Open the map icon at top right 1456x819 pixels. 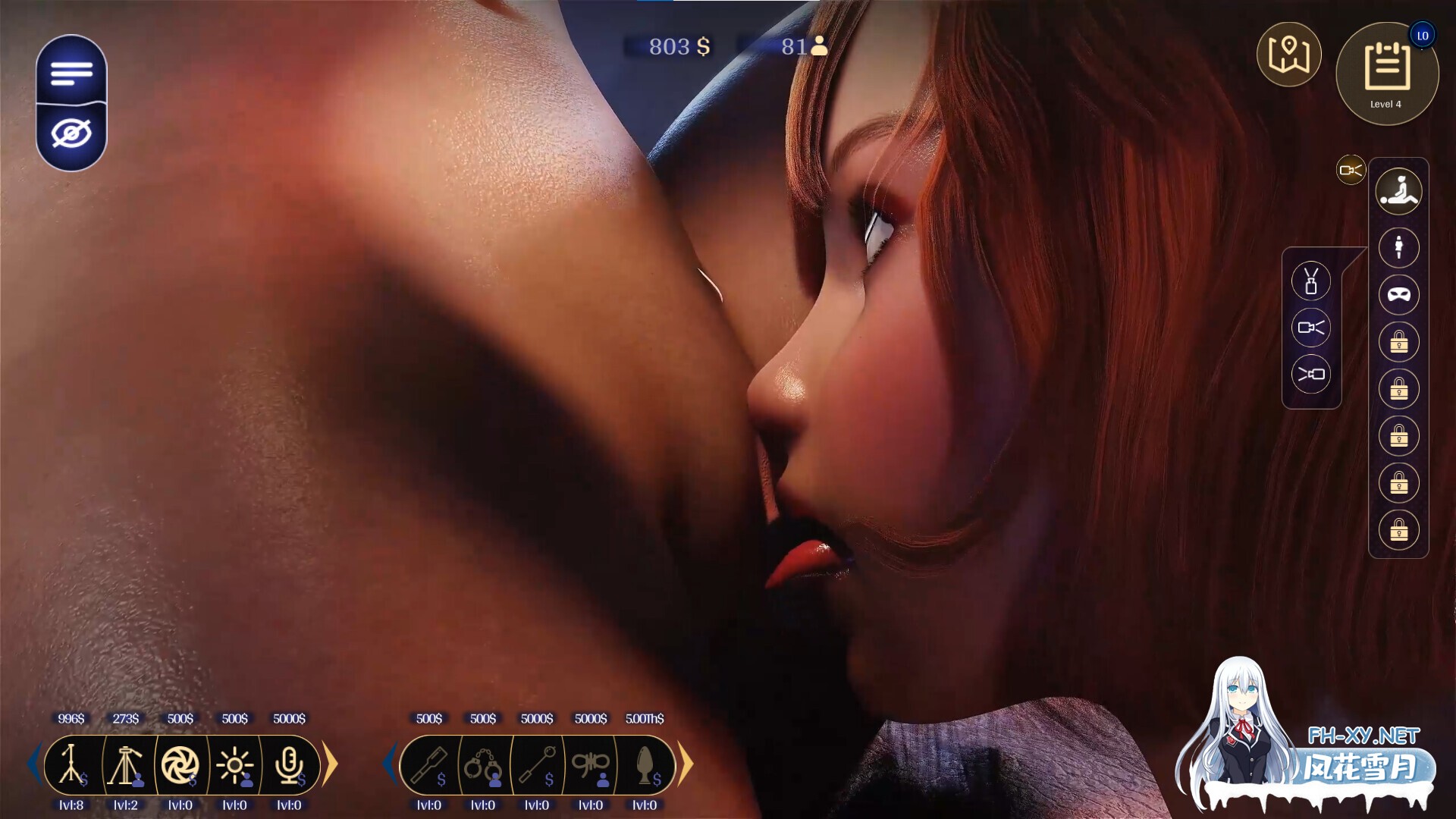[1289, 53]
